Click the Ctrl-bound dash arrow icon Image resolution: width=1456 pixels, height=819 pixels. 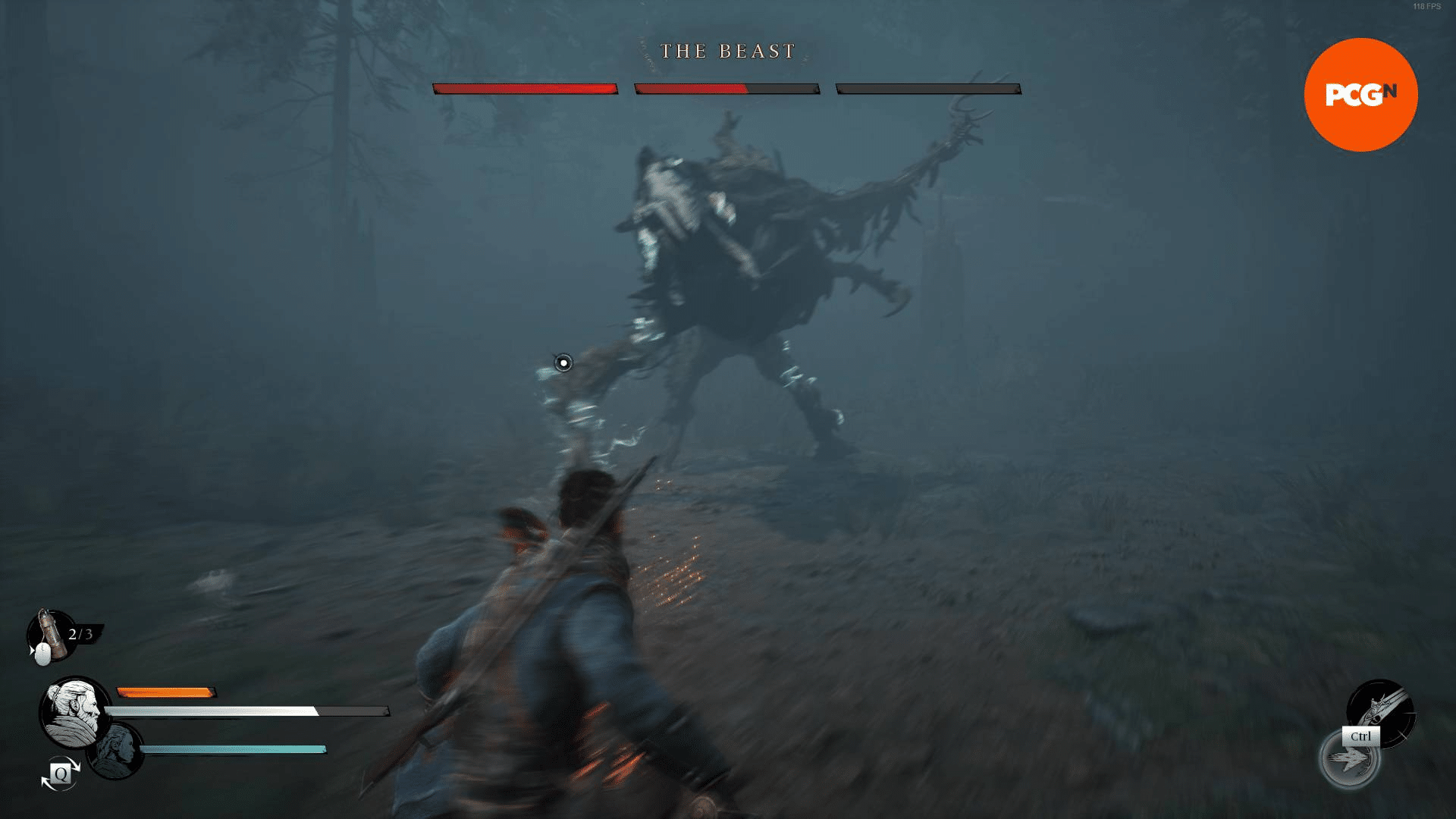[1348, 760]
